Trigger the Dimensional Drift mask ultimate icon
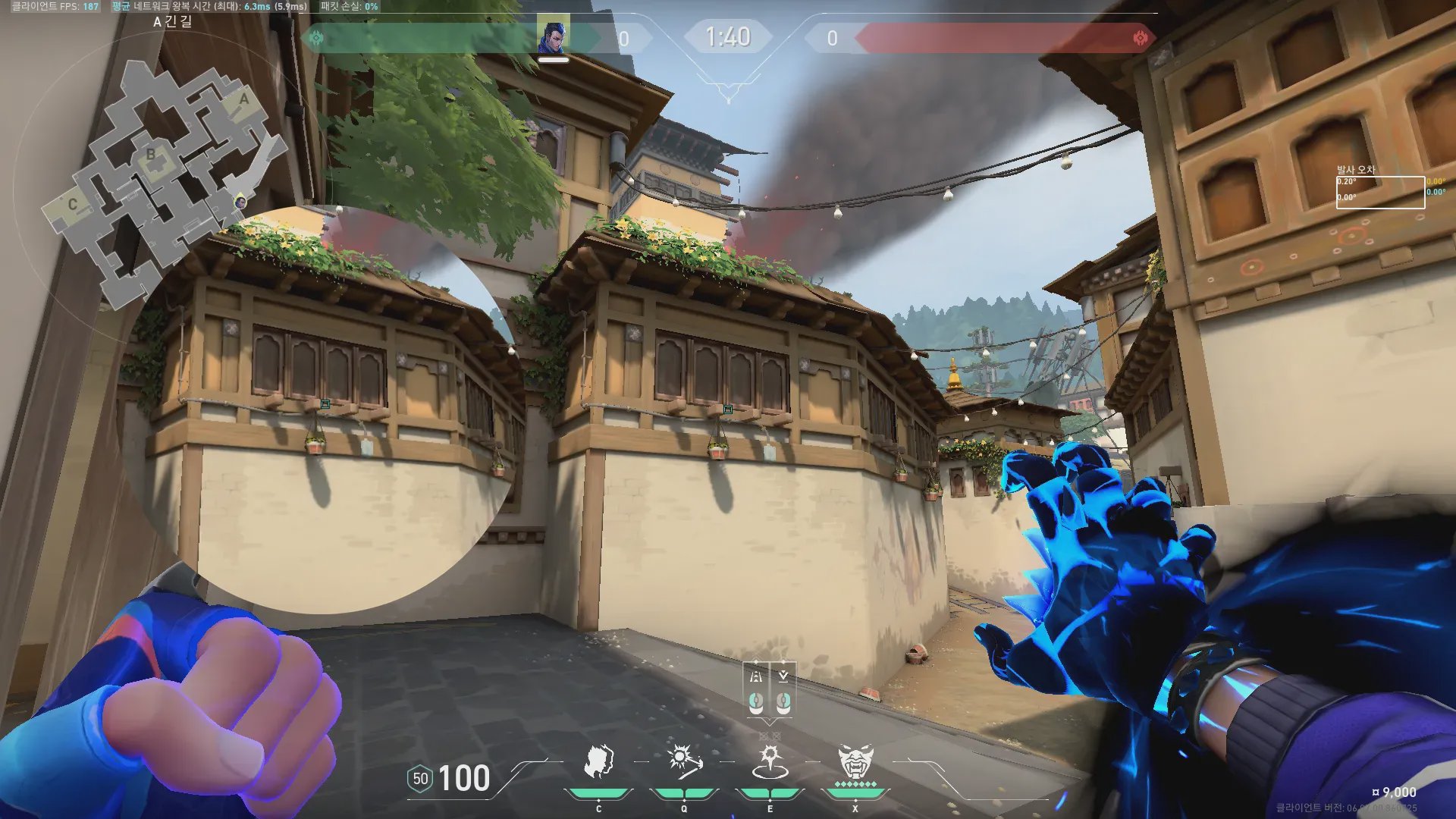Image resolution: width=1456 pixels, height=819 pixels. (x=855, y=761)
